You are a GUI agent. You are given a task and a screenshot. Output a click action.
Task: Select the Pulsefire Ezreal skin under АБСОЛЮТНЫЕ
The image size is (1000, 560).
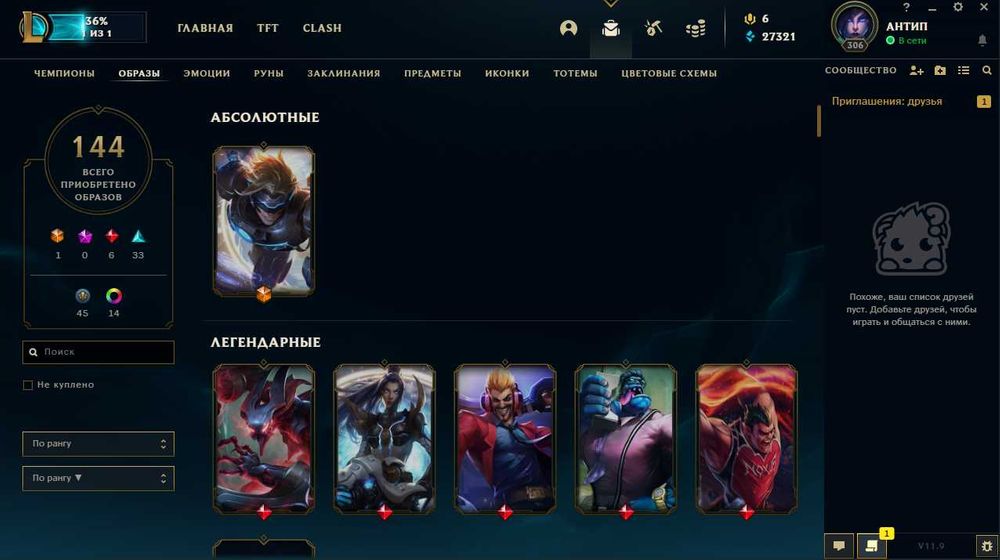pyautogui.click(x=263, y=220)
